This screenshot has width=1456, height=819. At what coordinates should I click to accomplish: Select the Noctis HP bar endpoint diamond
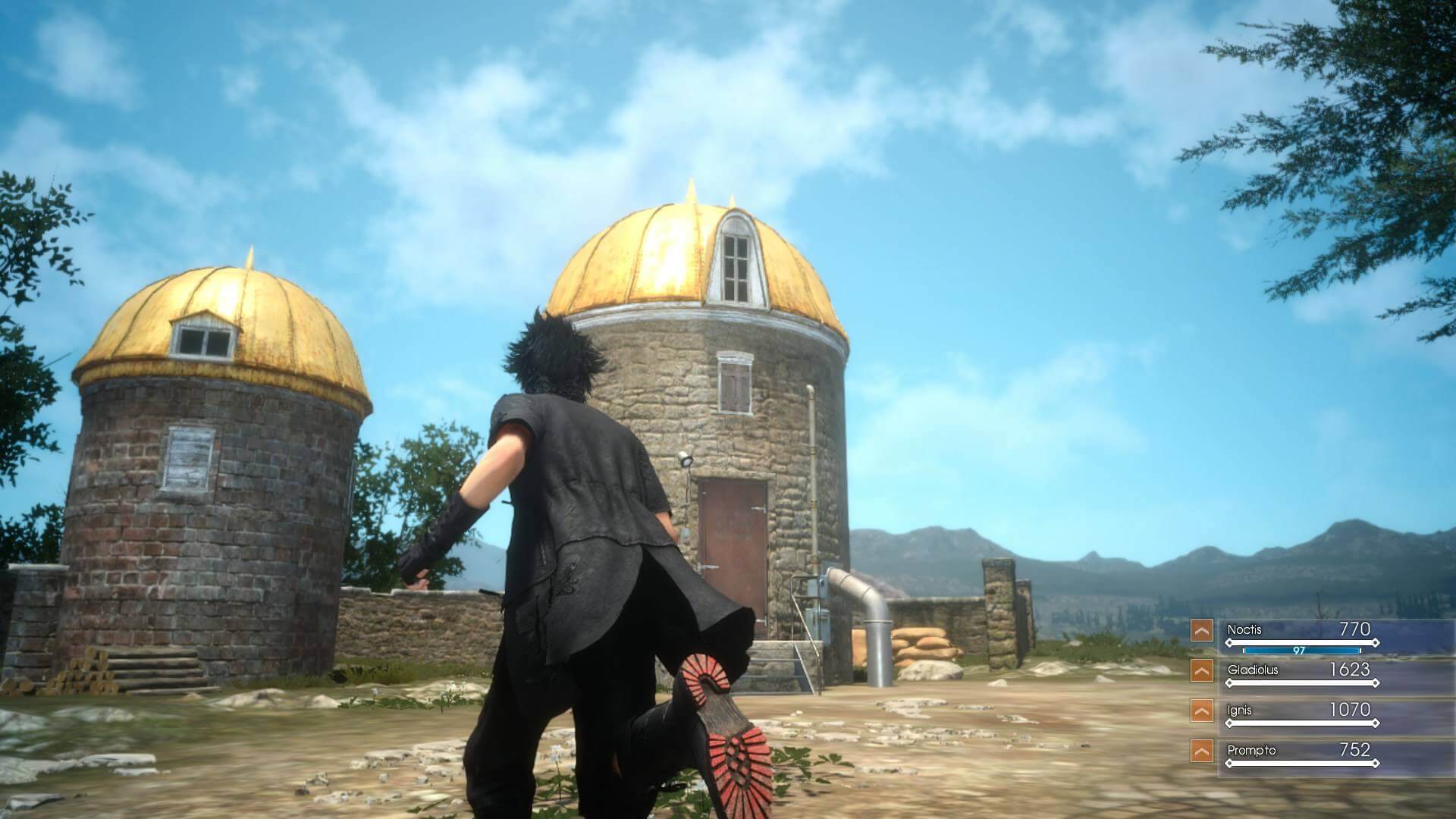click(x=1375, y=642)
